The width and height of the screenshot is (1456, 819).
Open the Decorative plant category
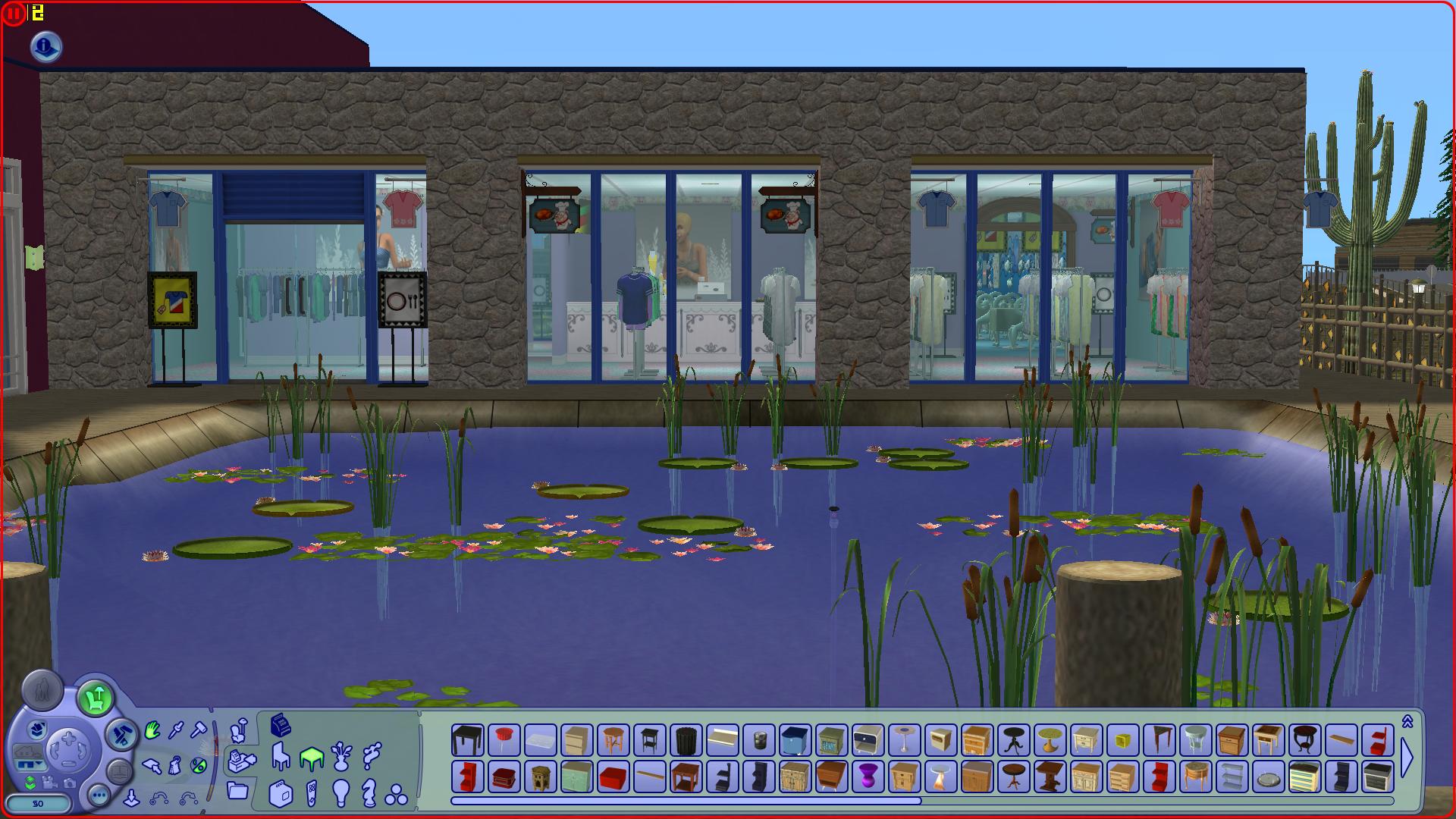point(341,758)
